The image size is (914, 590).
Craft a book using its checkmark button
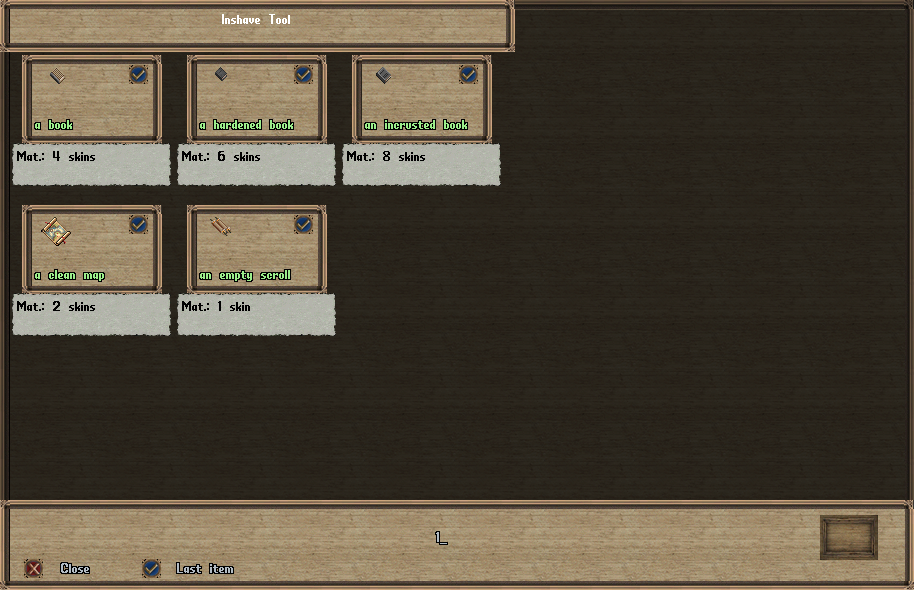pyautogui.click(x=138, y=74)
